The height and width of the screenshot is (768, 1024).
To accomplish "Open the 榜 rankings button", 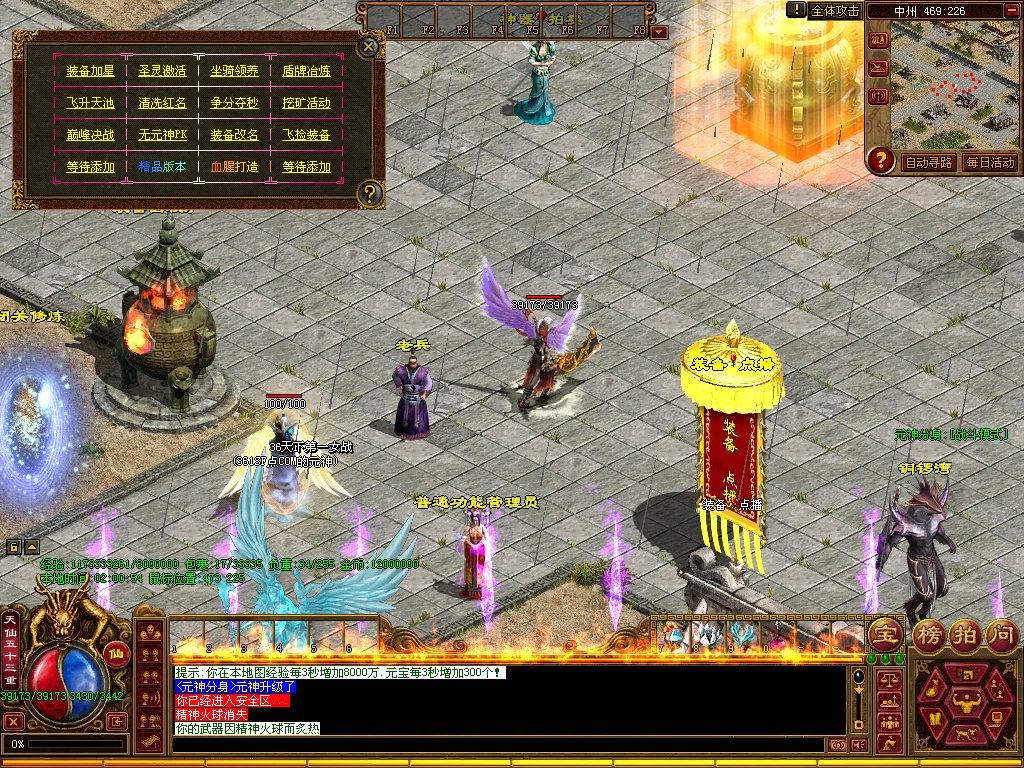I will click(927, 633).
